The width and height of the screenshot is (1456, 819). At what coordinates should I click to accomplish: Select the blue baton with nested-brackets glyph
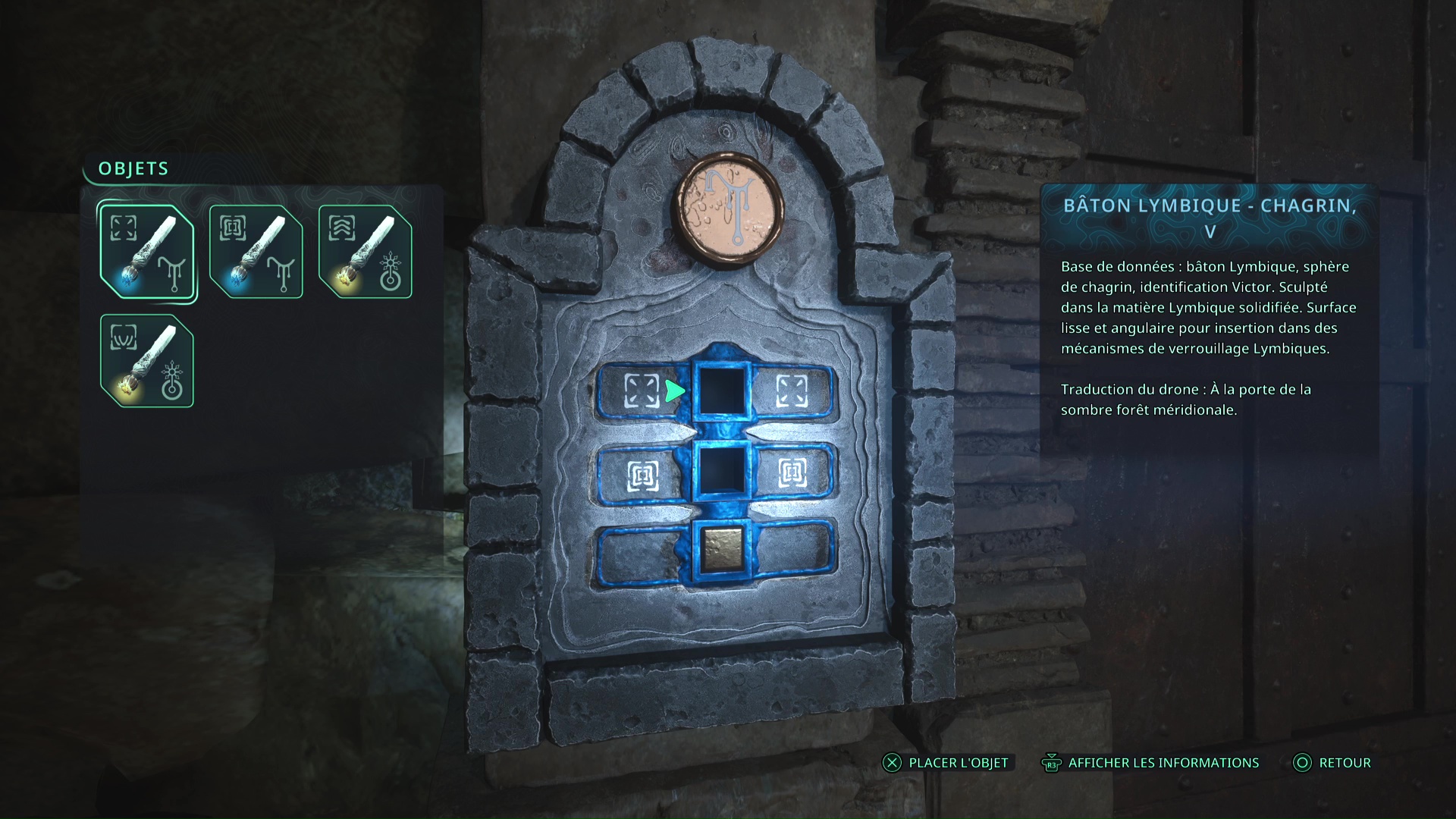(x=256, y=252)
